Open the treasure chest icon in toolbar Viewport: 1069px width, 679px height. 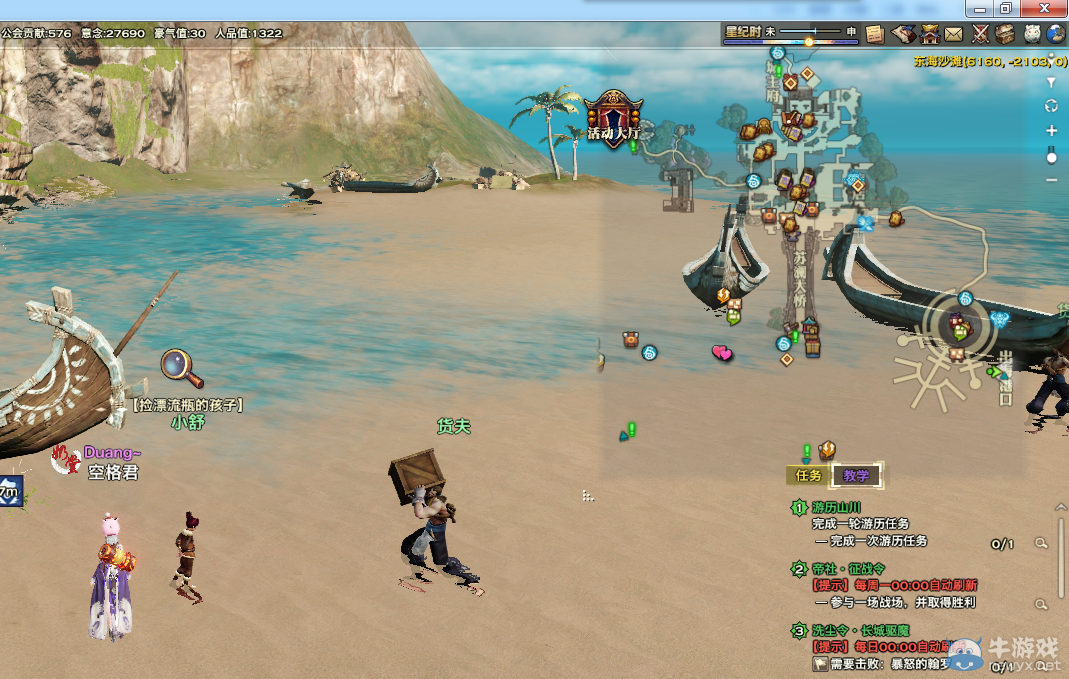(x=1005, y=33)
